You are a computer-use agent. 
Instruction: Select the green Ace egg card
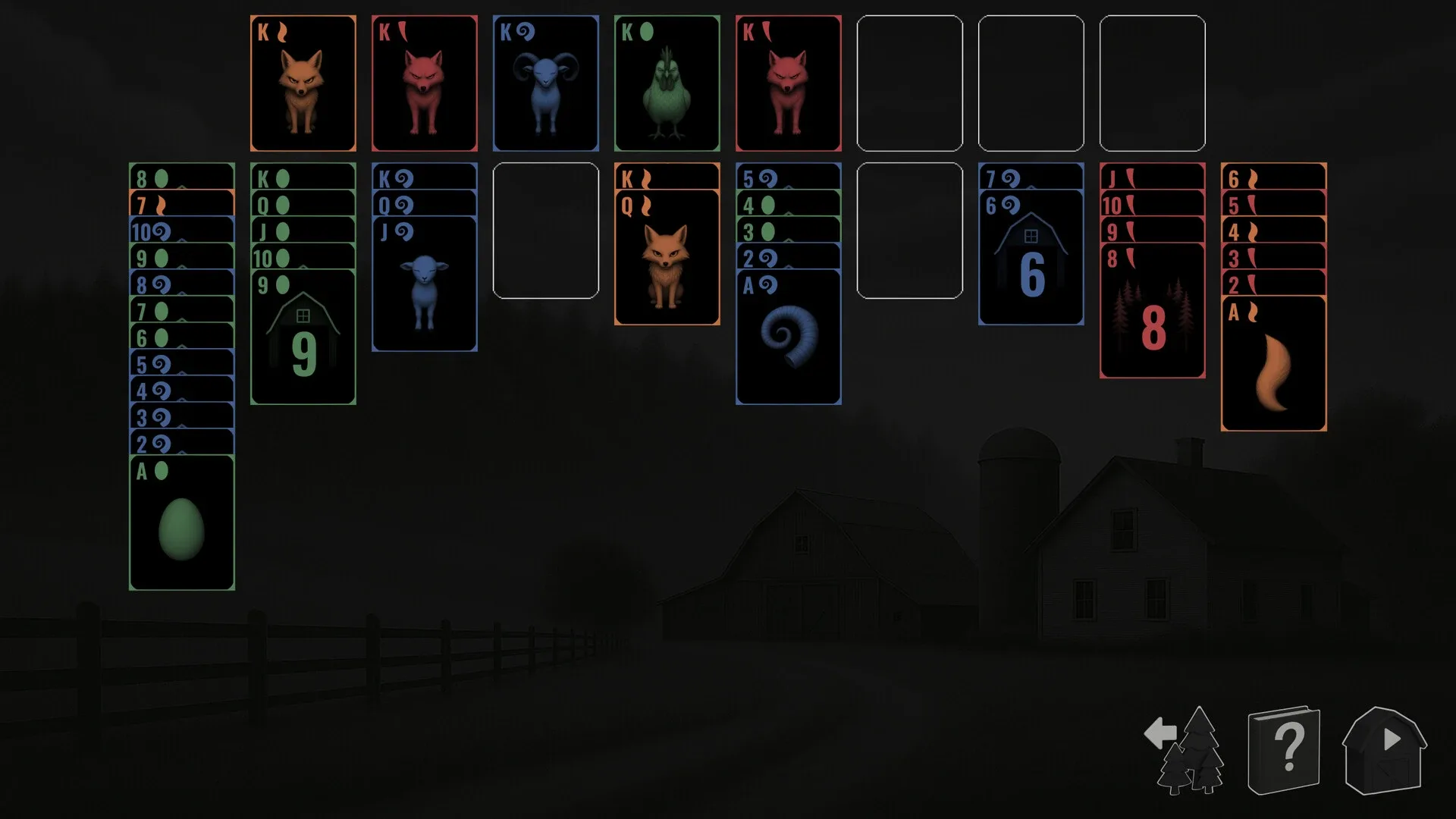coord(181,523)
